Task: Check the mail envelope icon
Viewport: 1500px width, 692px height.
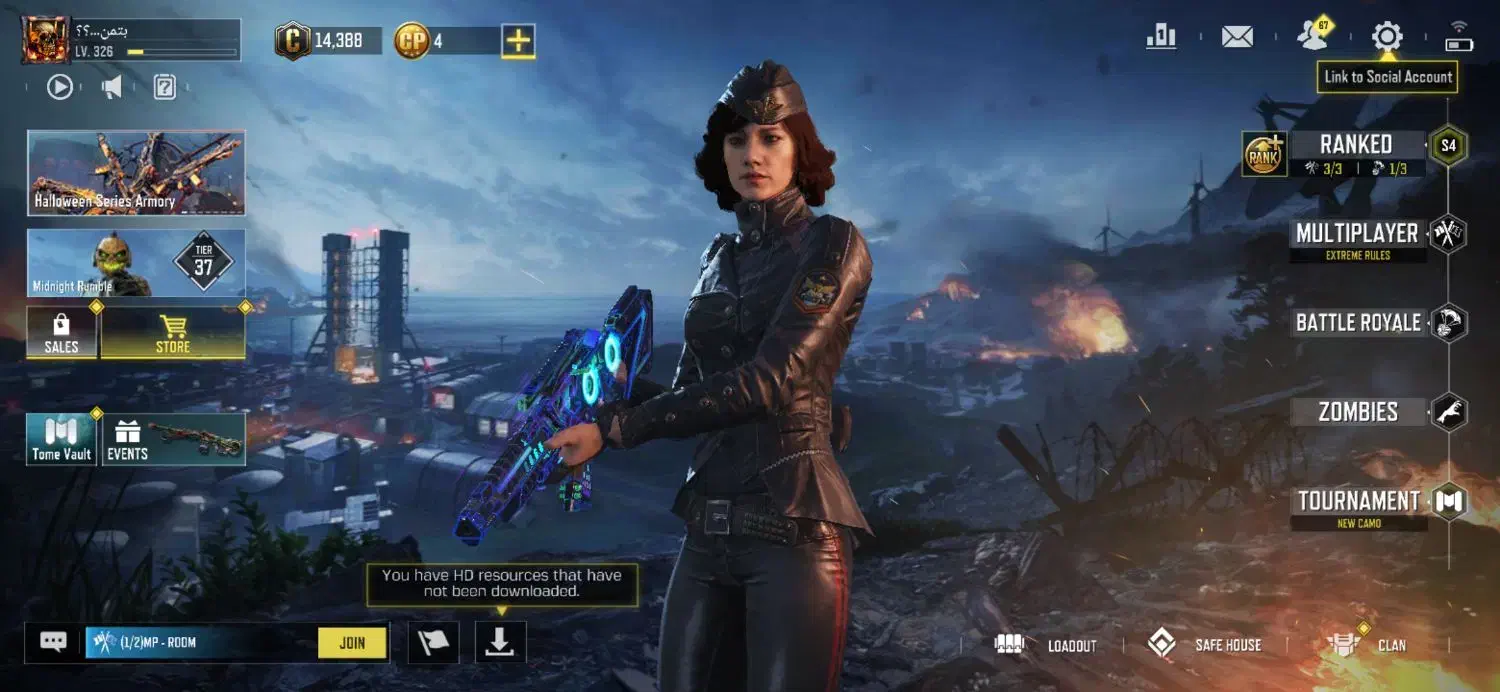Action: 1237,38
